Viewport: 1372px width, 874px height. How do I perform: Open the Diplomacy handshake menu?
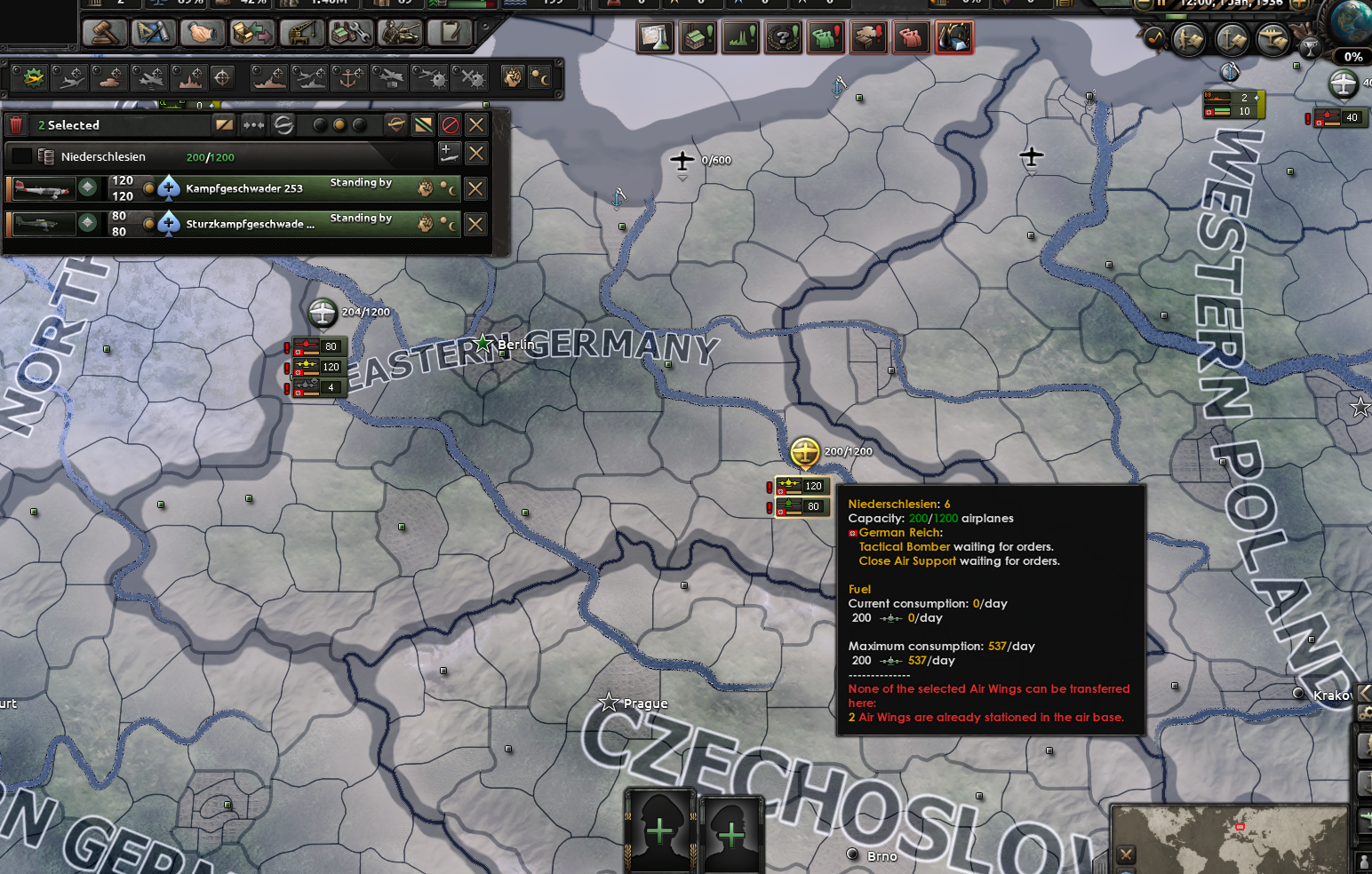202,33
